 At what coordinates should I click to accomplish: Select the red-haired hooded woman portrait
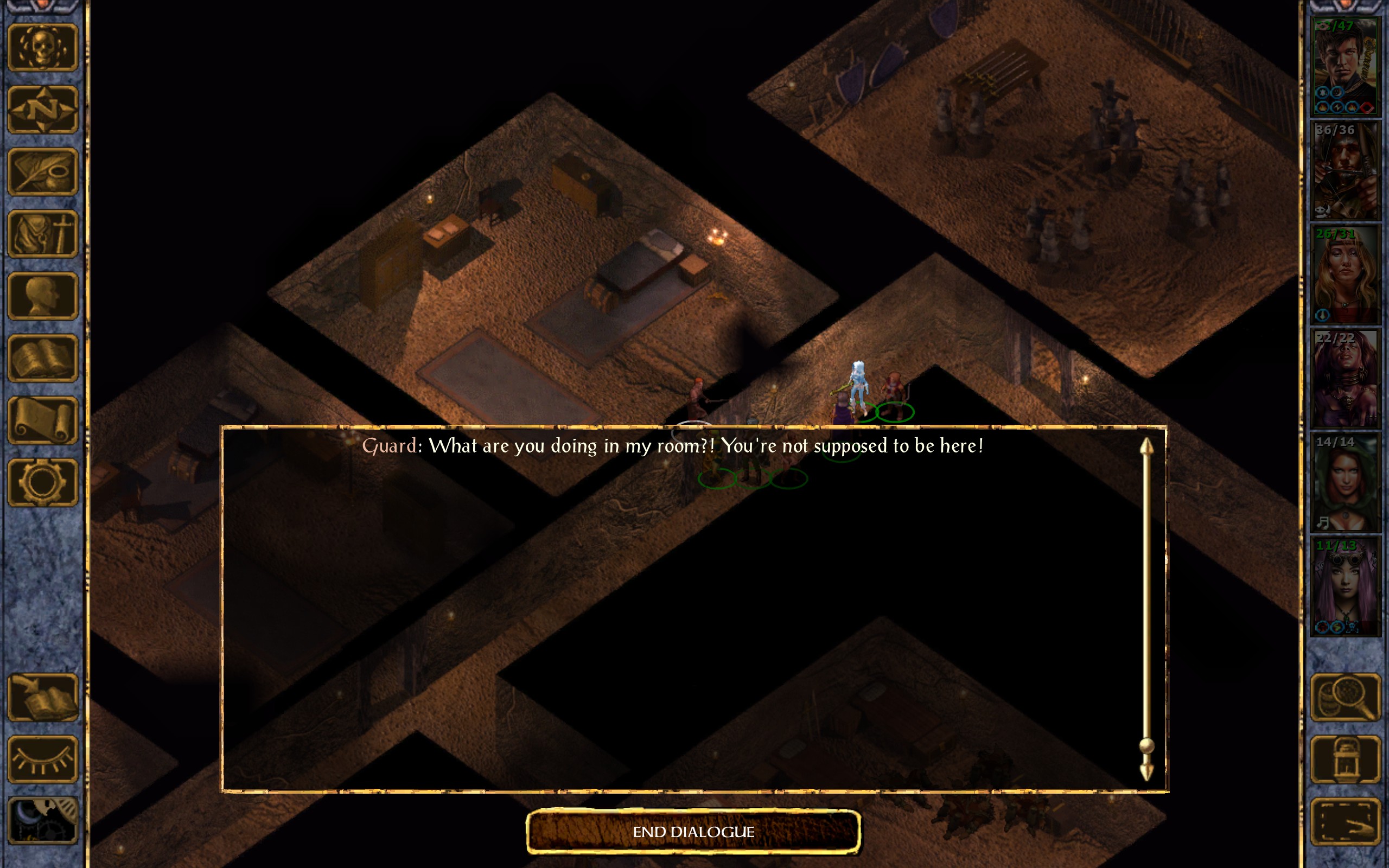pyautogui.click(x=1346, y=483)
